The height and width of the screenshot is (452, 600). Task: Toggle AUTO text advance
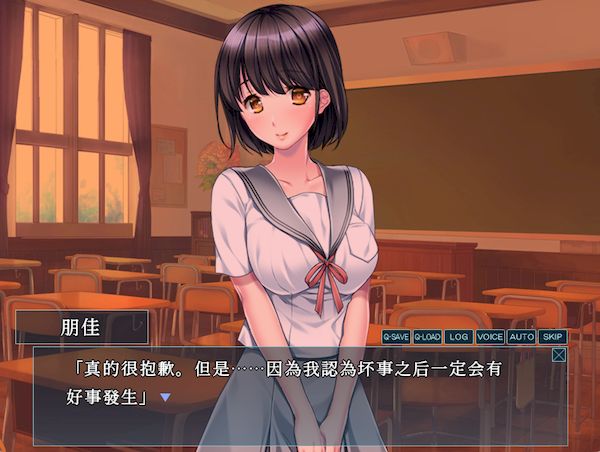[521, 337]
